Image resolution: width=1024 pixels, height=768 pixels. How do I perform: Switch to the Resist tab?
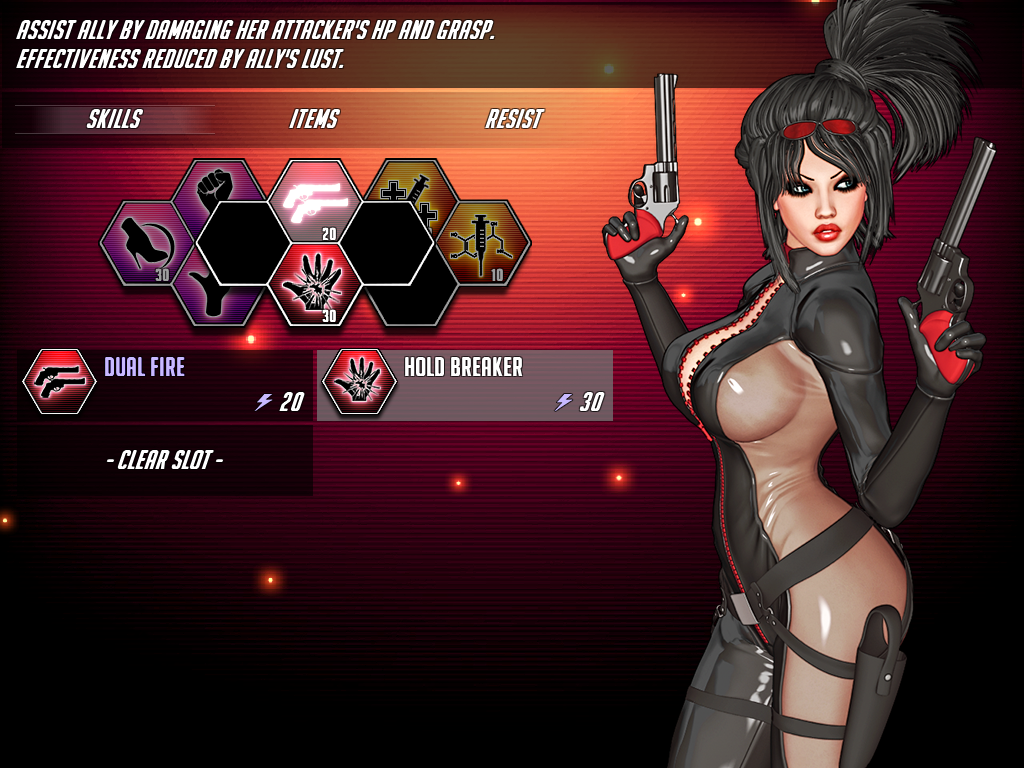(x=514, y=120)
